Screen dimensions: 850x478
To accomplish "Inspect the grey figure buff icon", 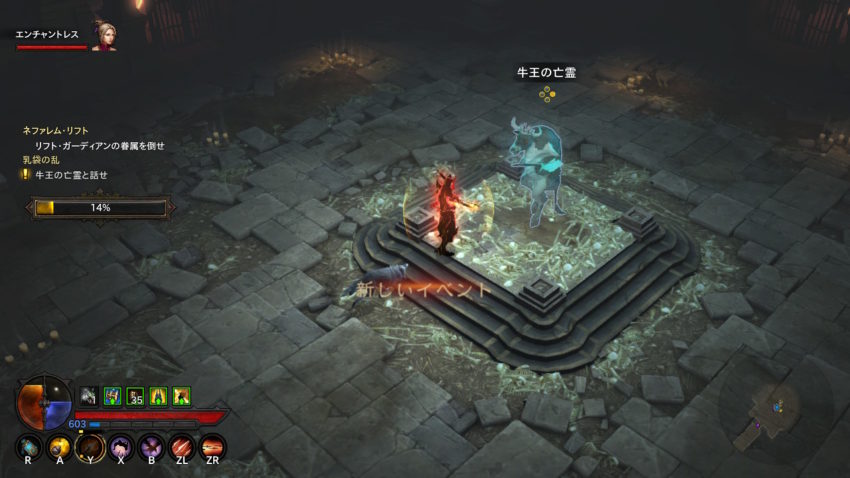I will [x=89, y=396].
